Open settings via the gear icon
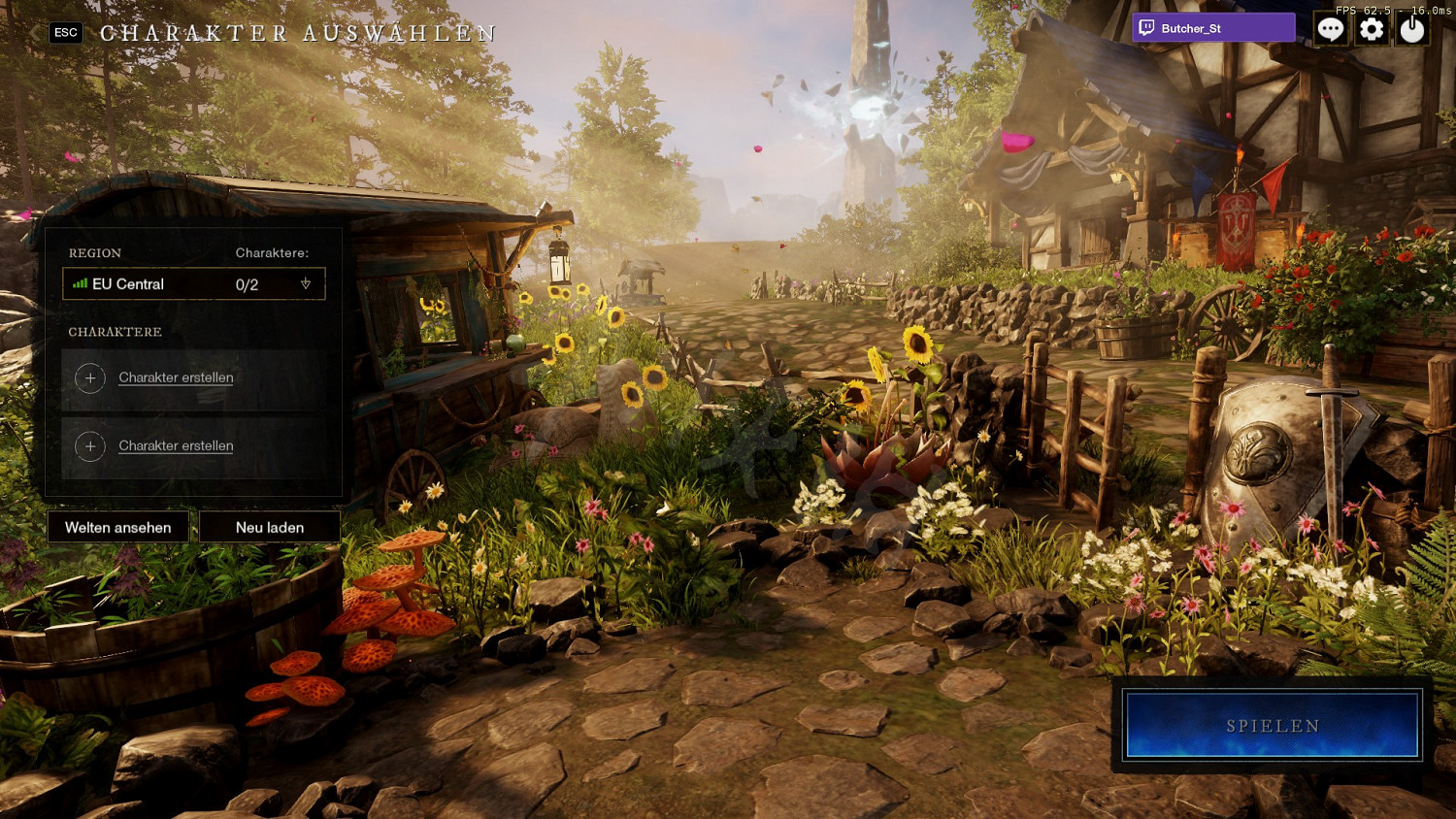The image size is (1456, 819). pos(1372,29)
